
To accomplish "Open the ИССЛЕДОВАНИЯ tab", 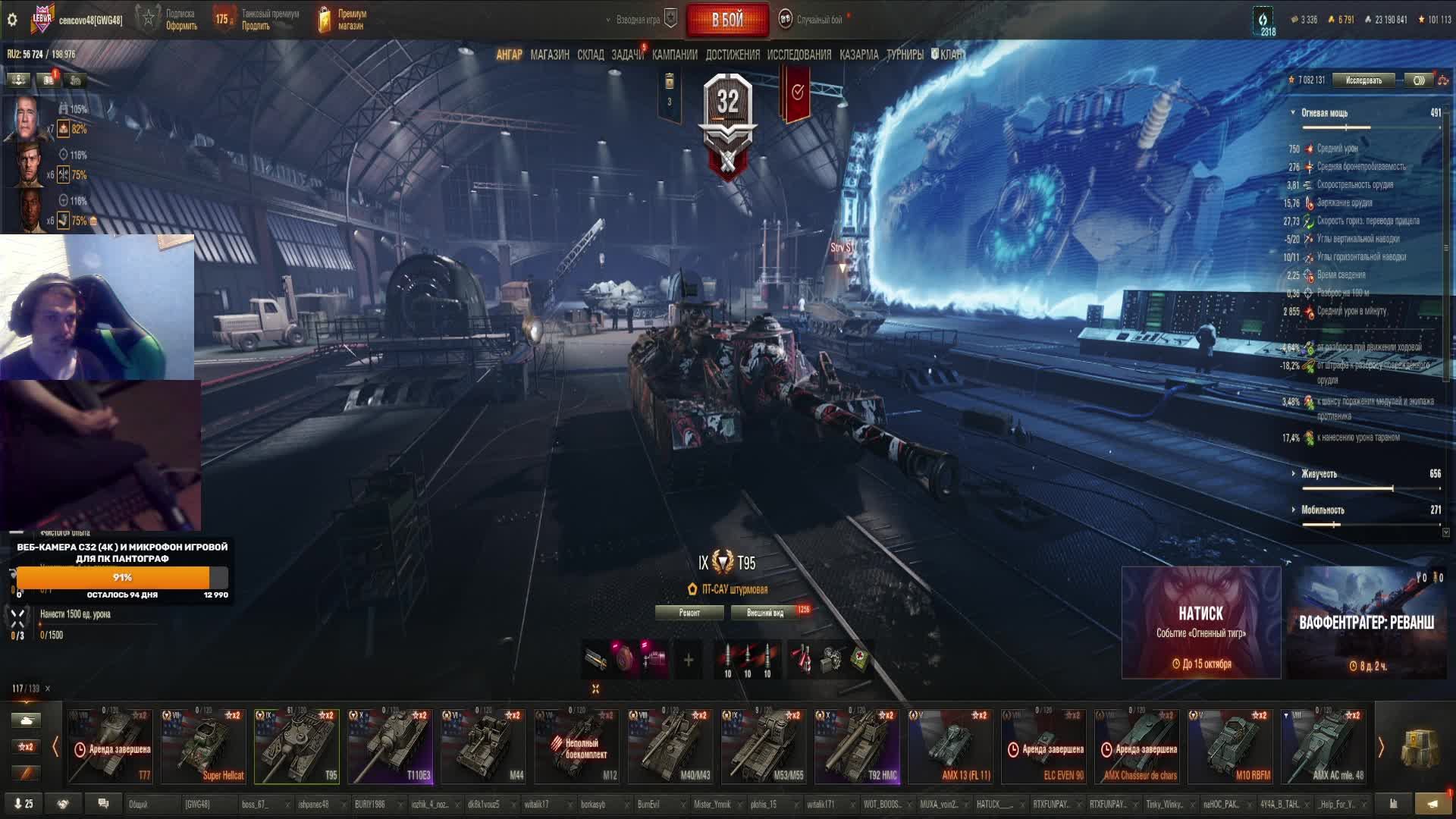I will click(x=799, y=55).
